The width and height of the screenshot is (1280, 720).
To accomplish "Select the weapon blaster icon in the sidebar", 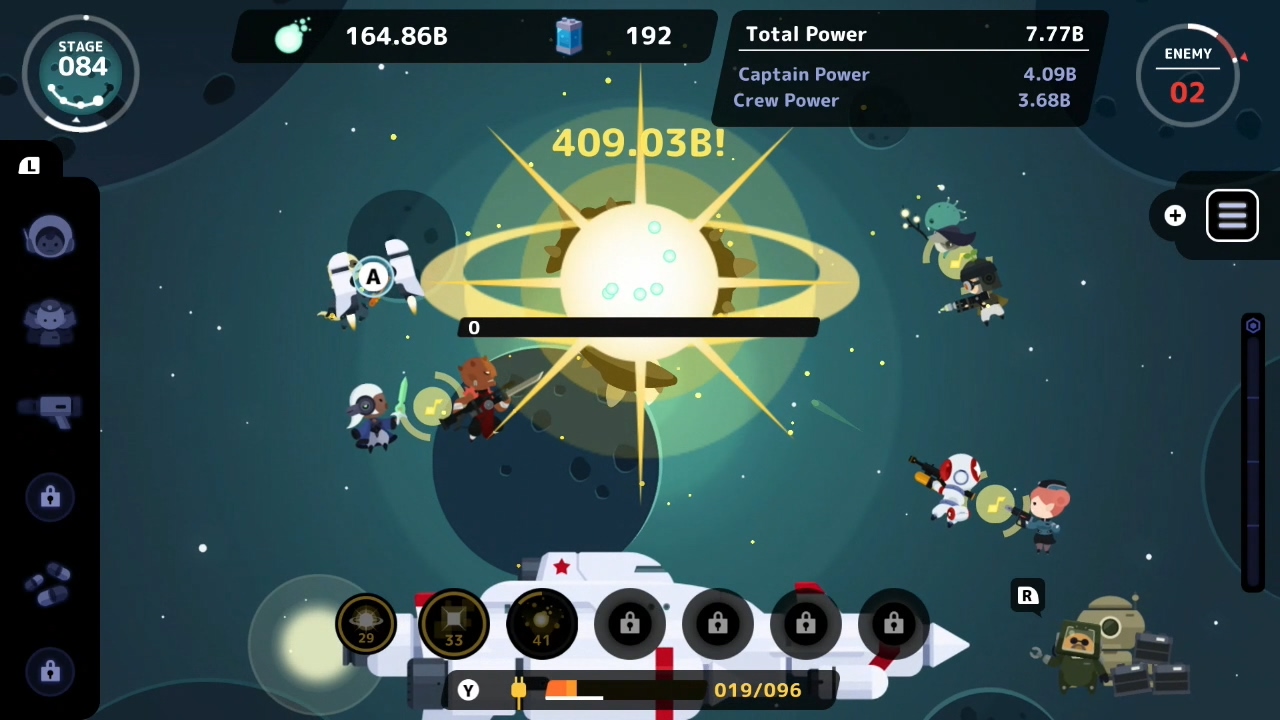I will (x=50, y=410).
